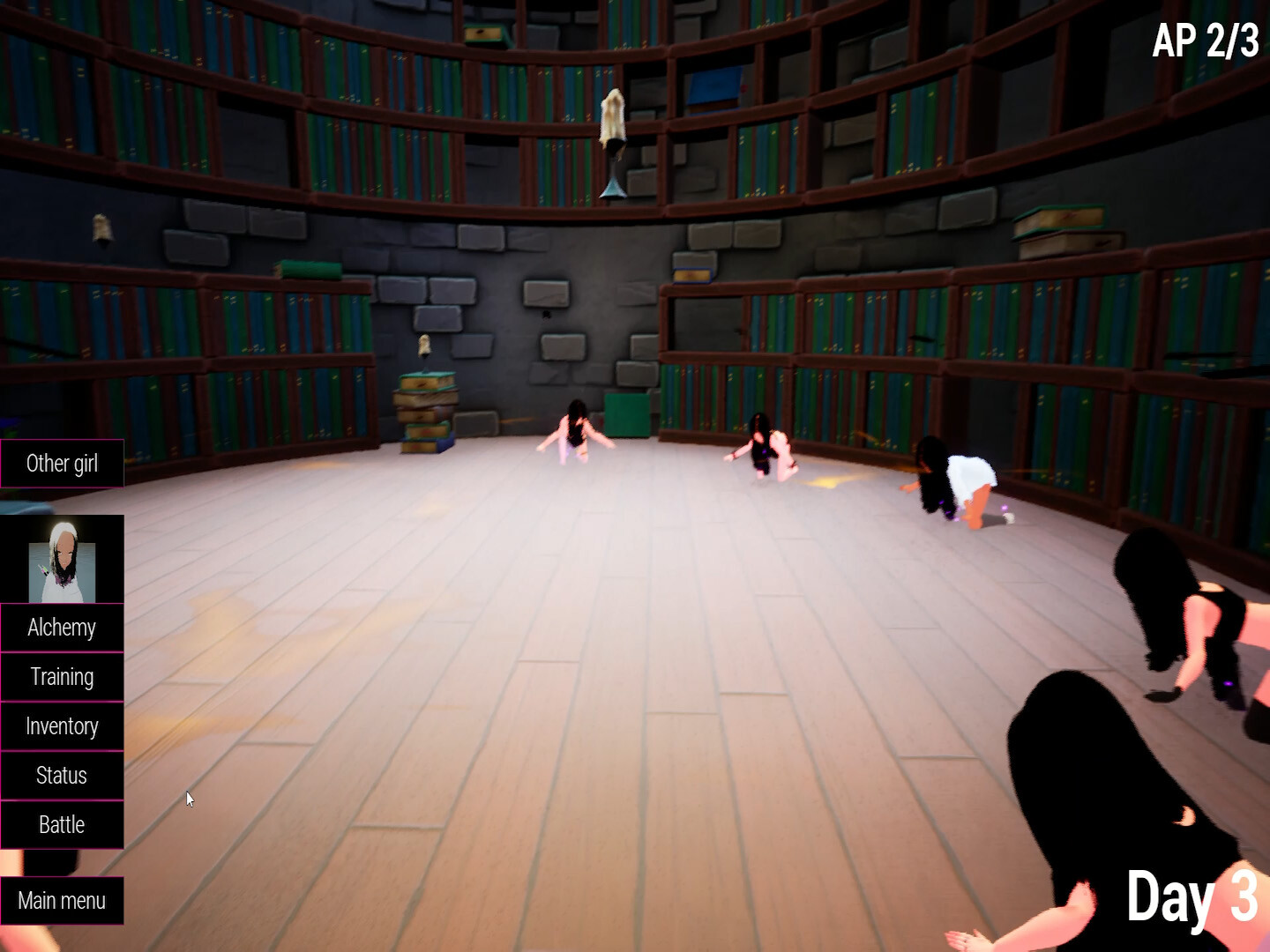Click the white-haired girl's portrait

coord(62,560)
